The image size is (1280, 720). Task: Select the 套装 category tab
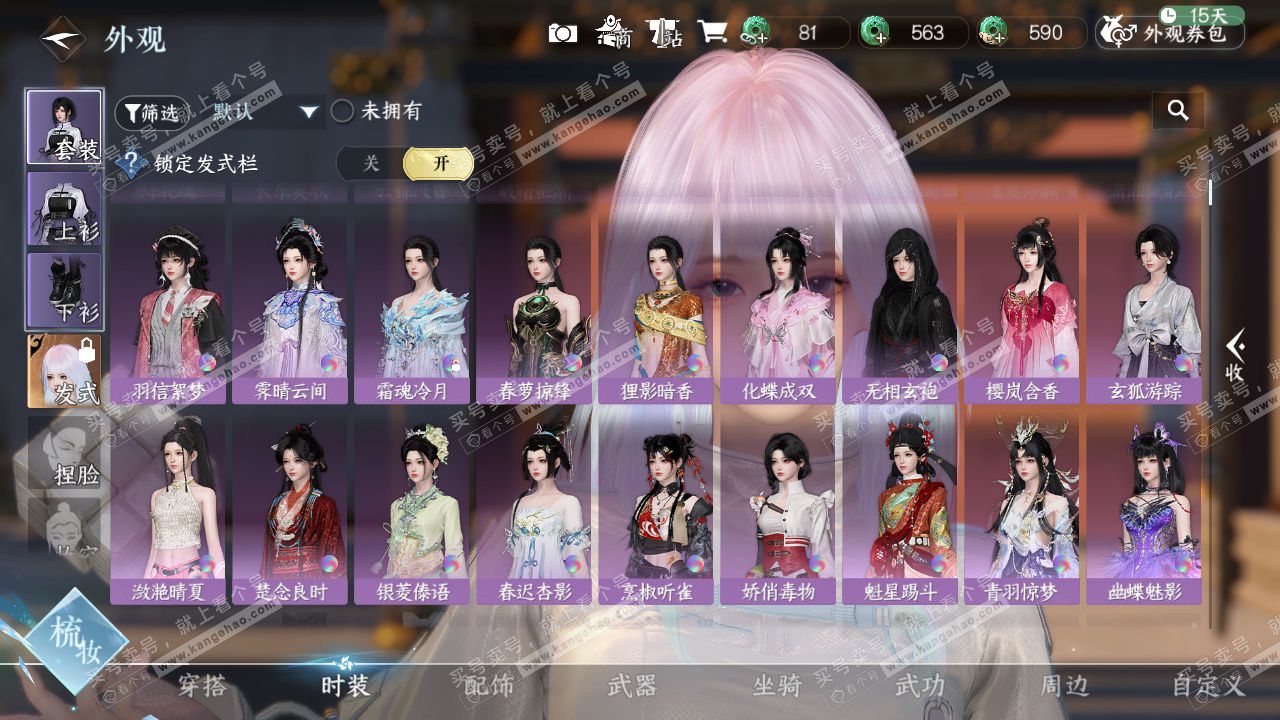click(64, 127)
